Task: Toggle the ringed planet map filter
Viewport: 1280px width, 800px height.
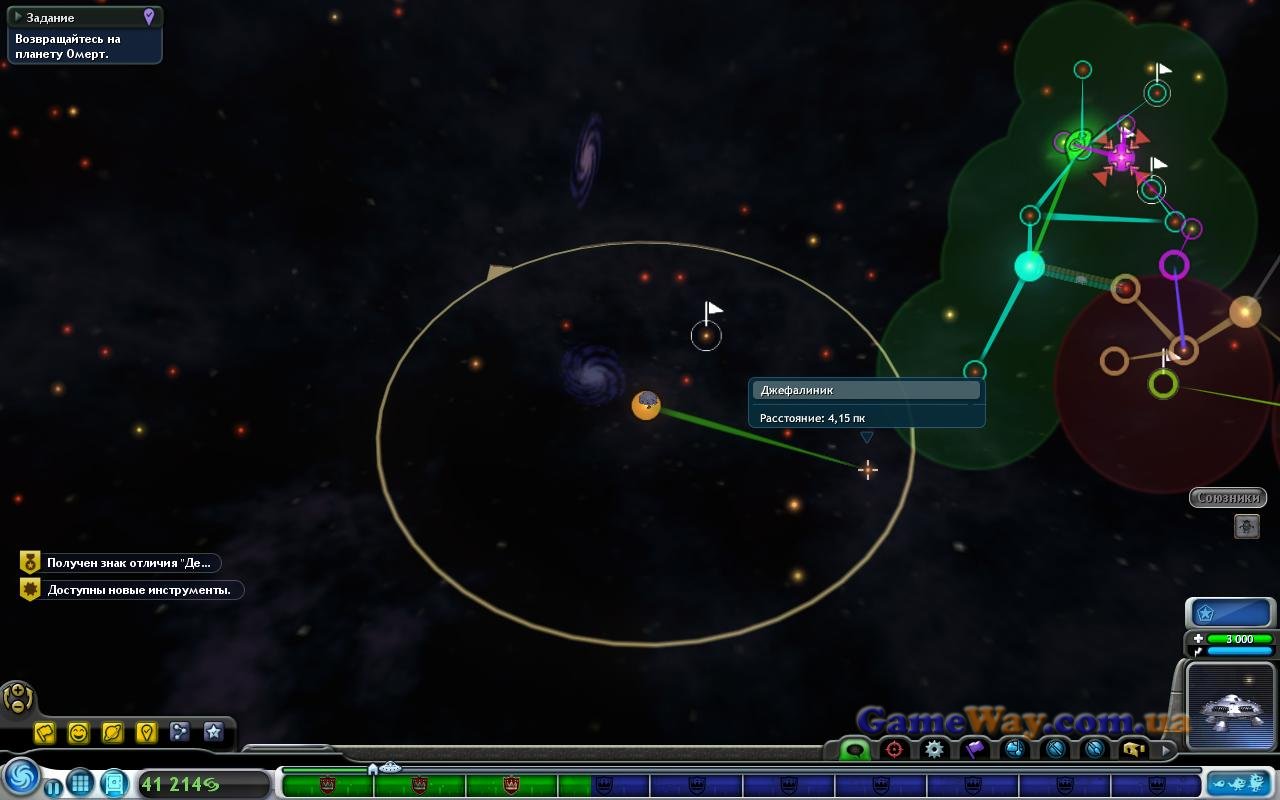Action: click(x=113, y=733)
